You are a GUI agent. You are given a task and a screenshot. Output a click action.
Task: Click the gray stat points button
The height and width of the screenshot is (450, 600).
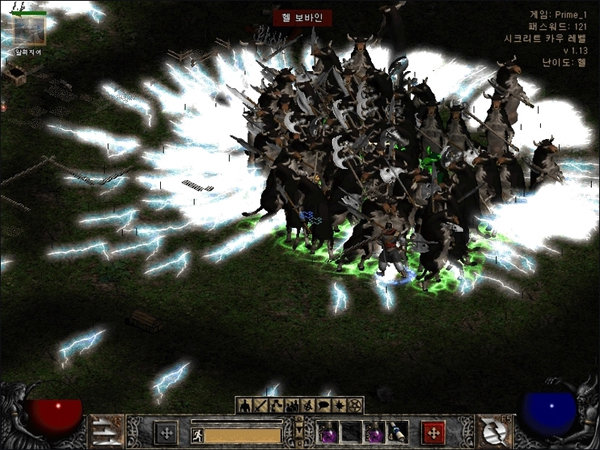tap(165, 433)
